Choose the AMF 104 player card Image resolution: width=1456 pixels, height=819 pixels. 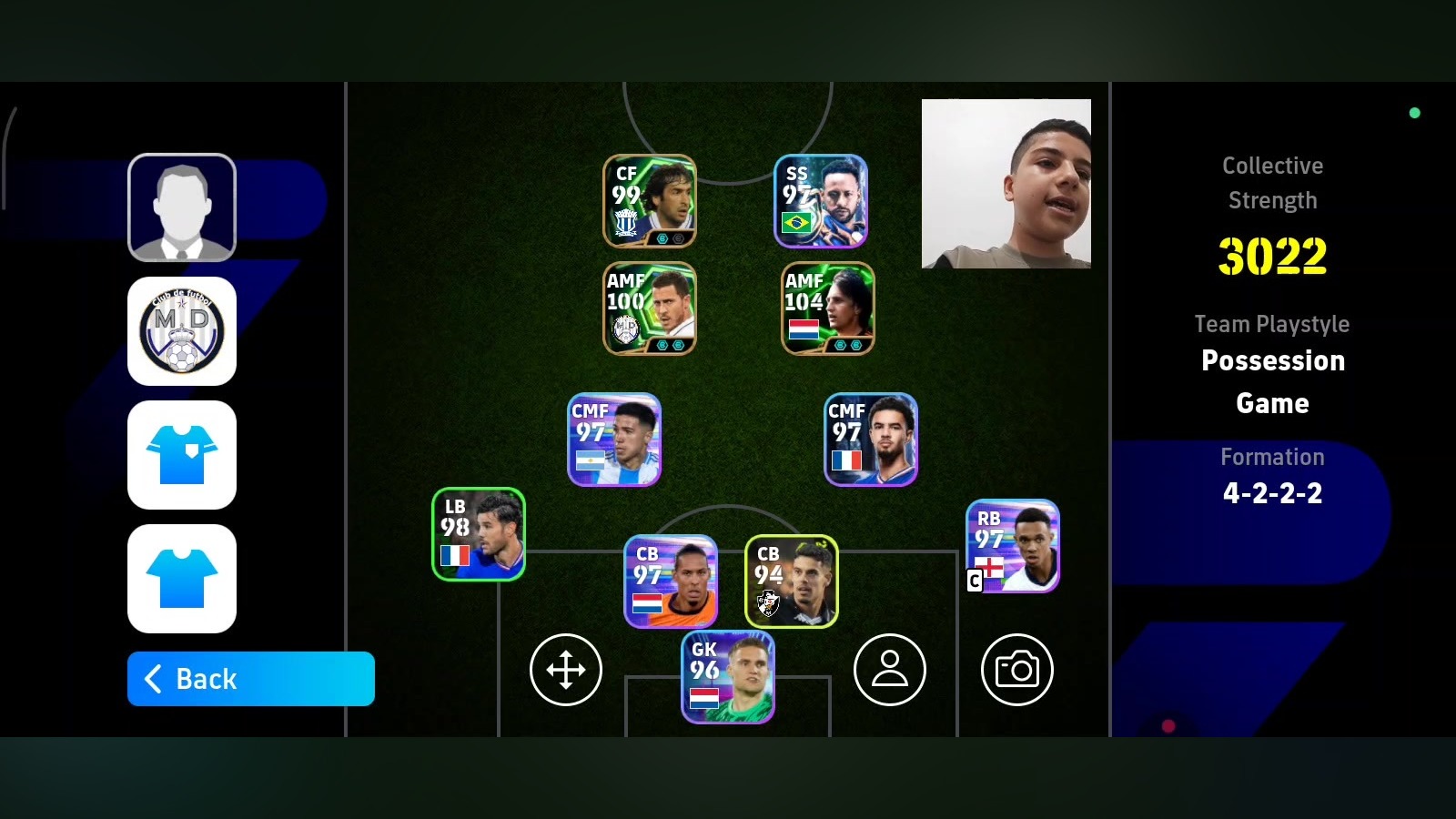pyautogui.click(x=828, y=308)
